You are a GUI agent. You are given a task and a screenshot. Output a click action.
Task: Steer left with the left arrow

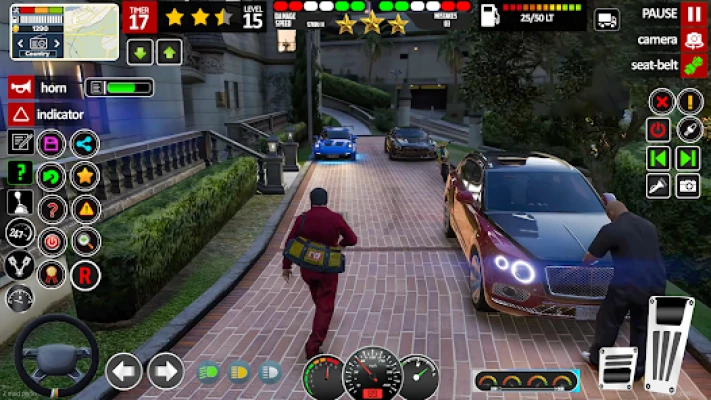(x=124, y=371)
